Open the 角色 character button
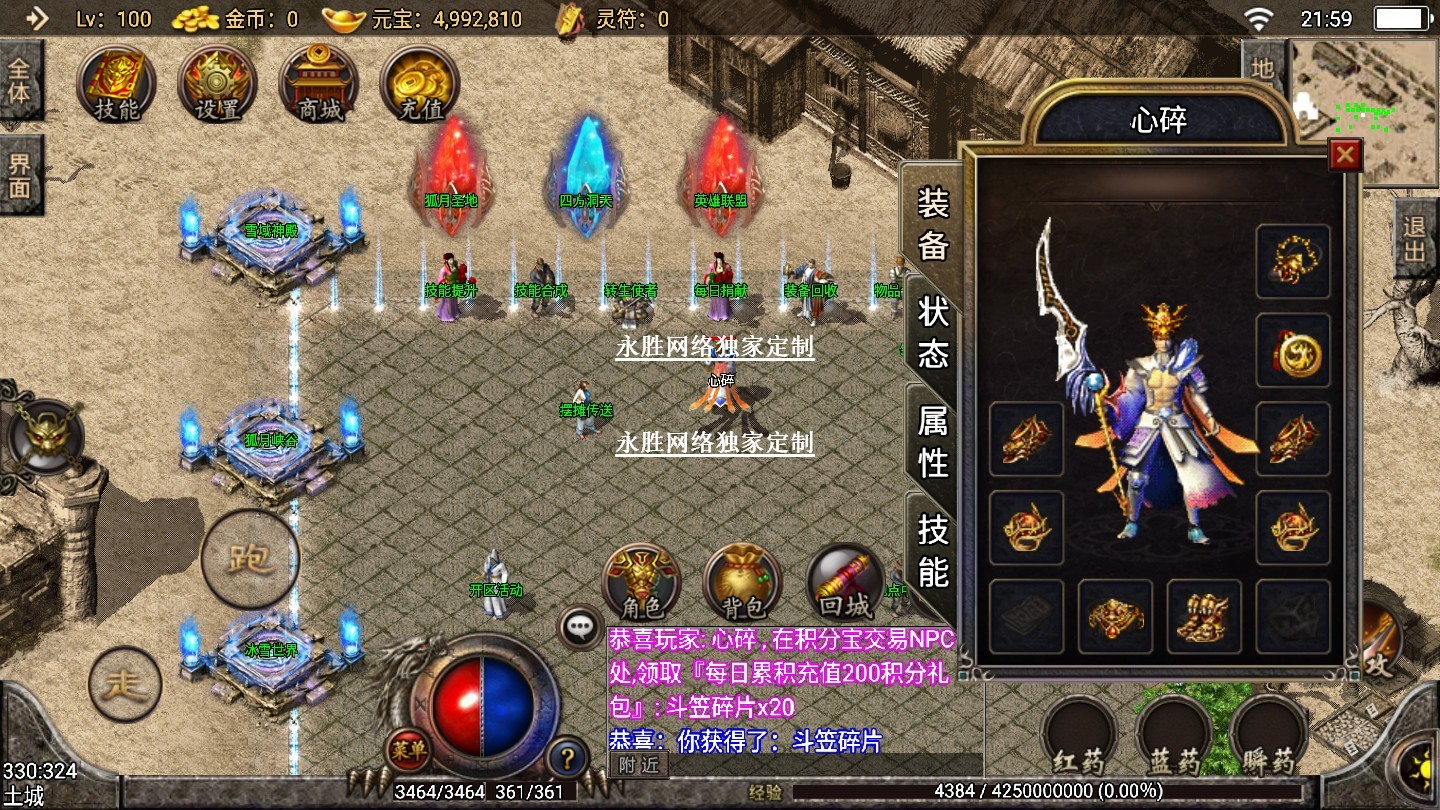 click(x=641, y=583)
